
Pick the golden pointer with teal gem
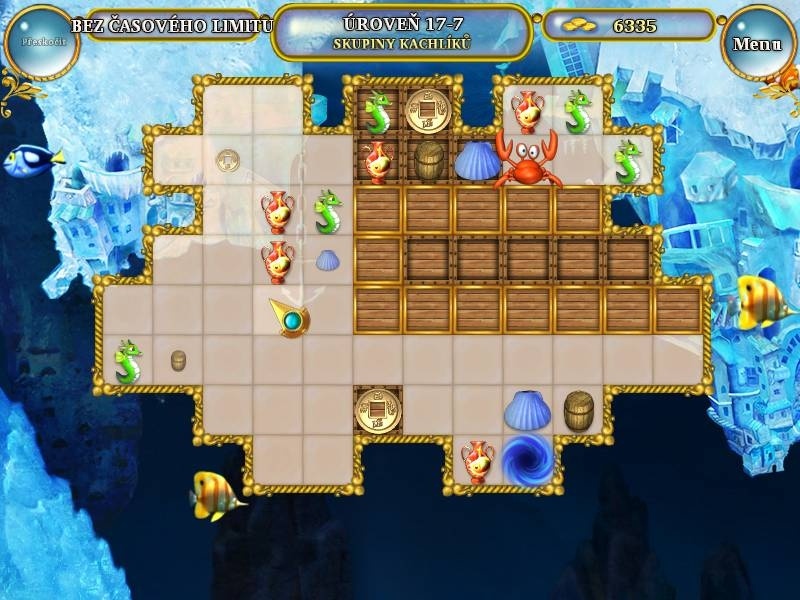point(289,319)
